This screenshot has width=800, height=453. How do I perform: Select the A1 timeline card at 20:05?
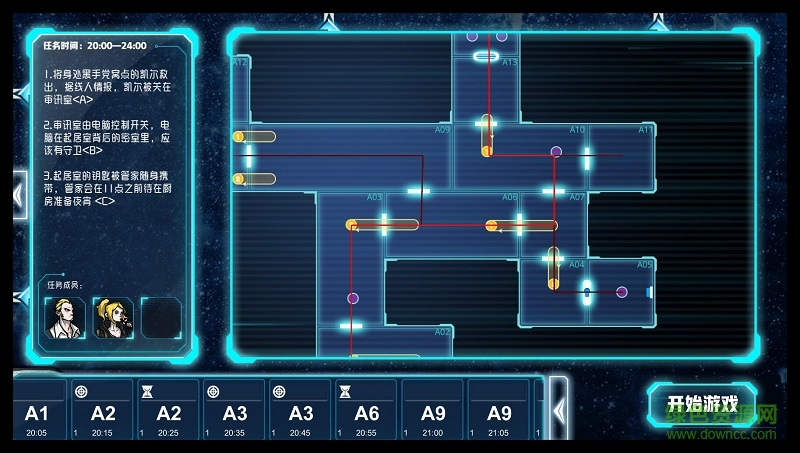[x=37, y=411]
